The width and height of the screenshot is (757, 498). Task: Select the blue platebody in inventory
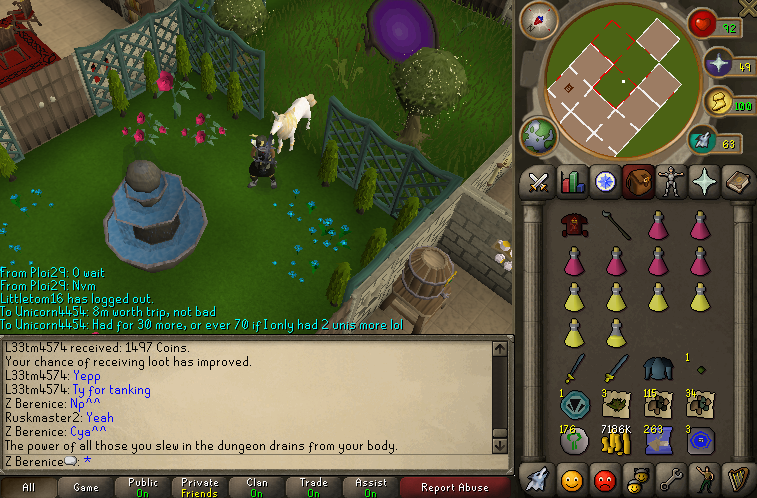tap(657, 369)
